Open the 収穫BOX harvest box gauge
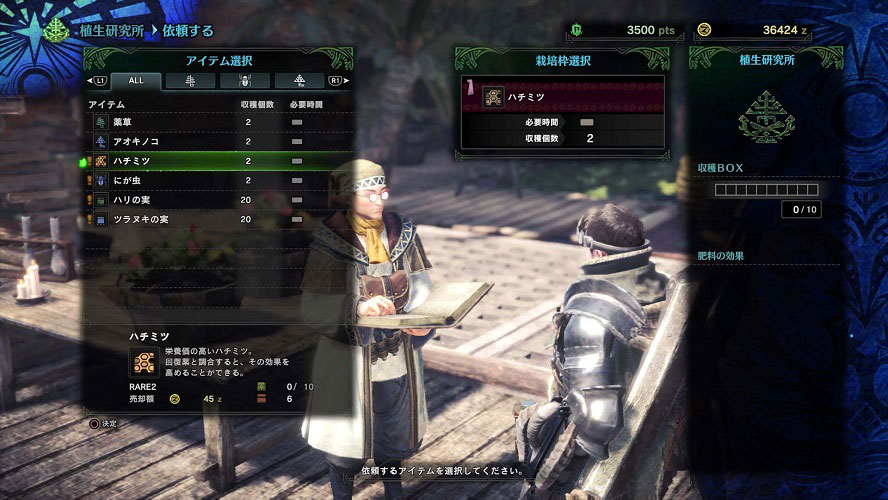Viewport: 888px width, 500px height. click(767, 190)
